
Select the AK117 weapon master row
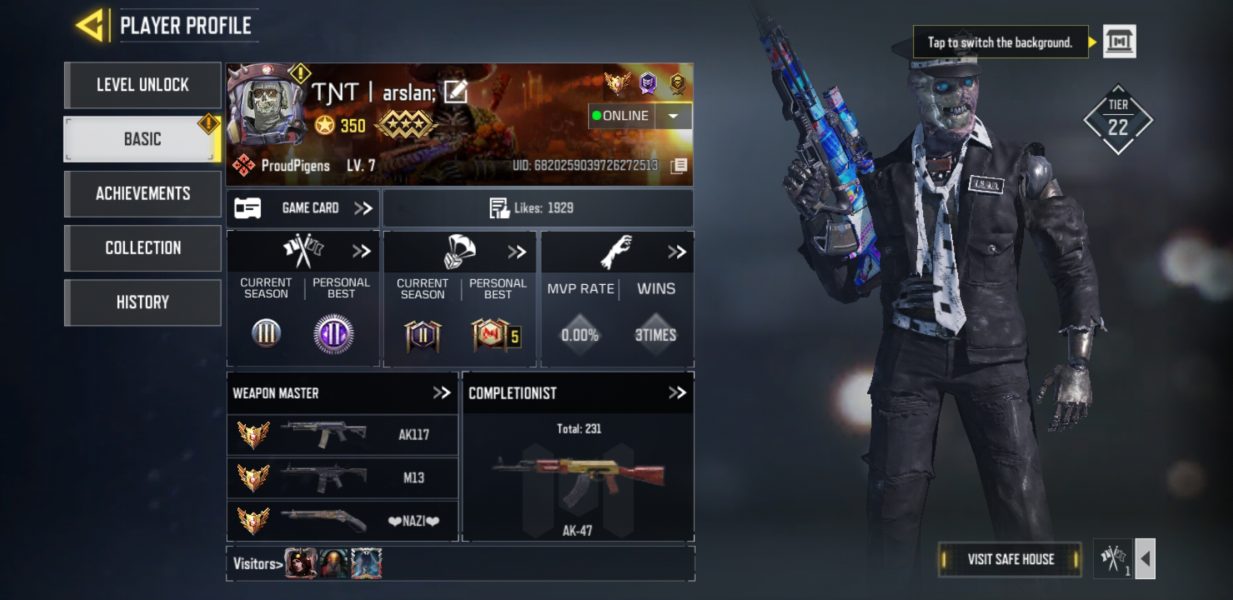(x=342, y=435)
